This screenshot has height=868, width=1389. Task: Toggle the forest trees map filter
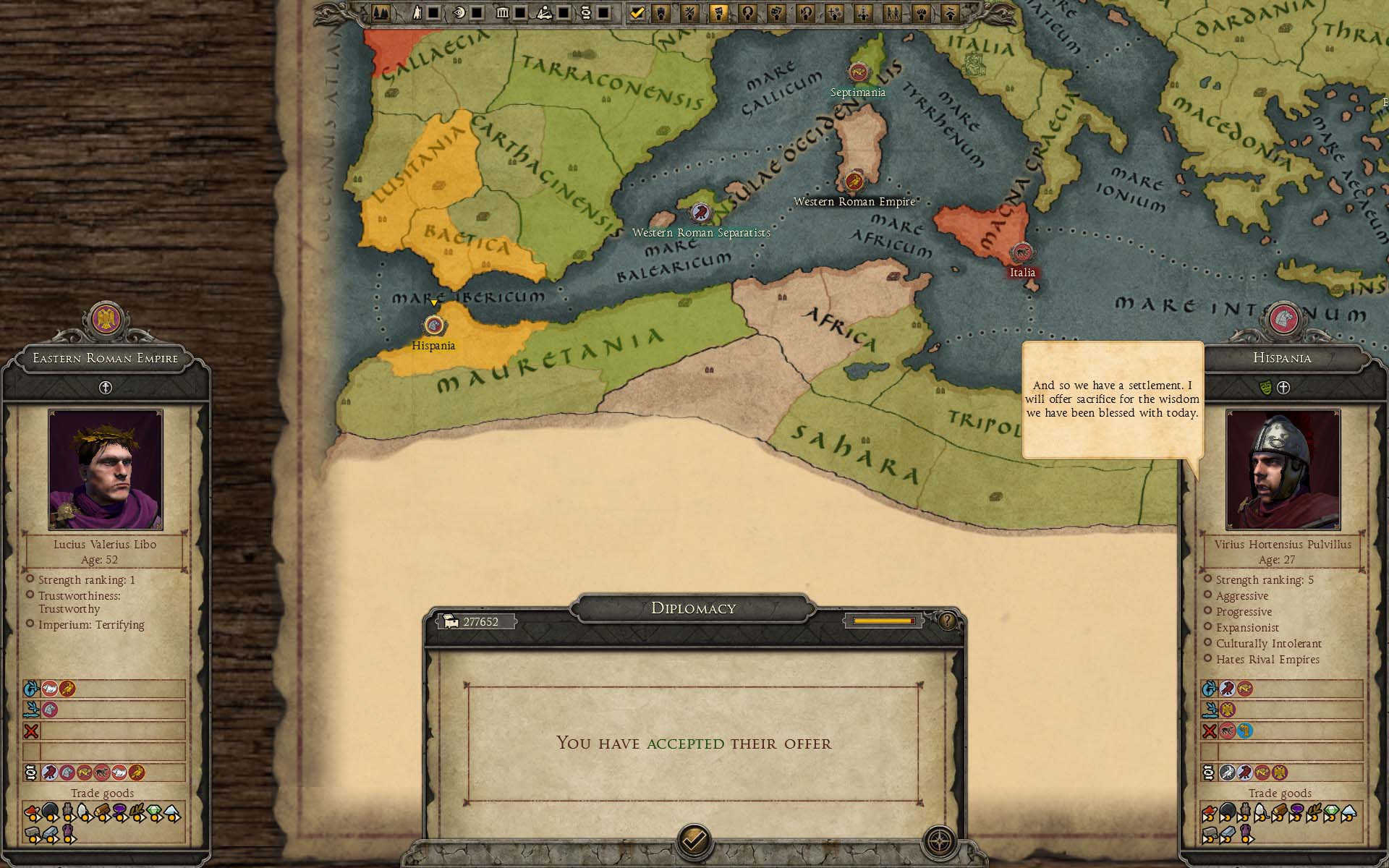381,12
